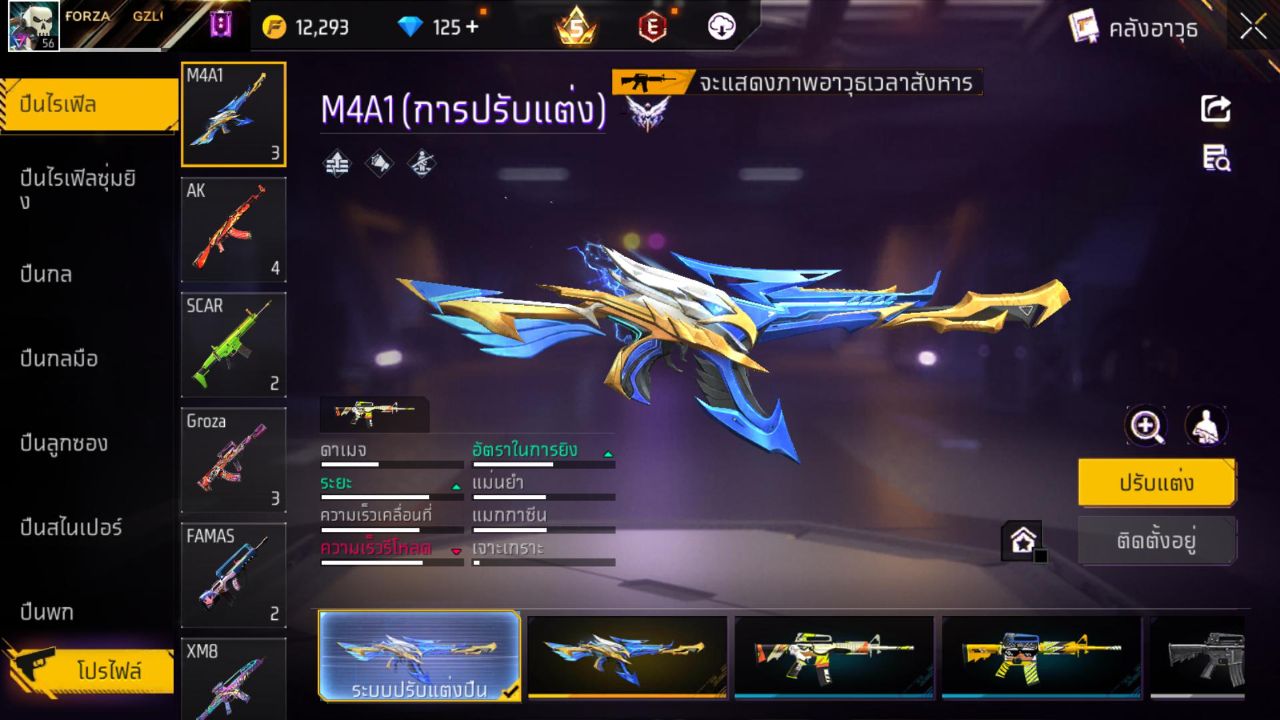Screen dimensions: 1280x720
Task: Open the share icon at the top right
Action: [1214, 109]
